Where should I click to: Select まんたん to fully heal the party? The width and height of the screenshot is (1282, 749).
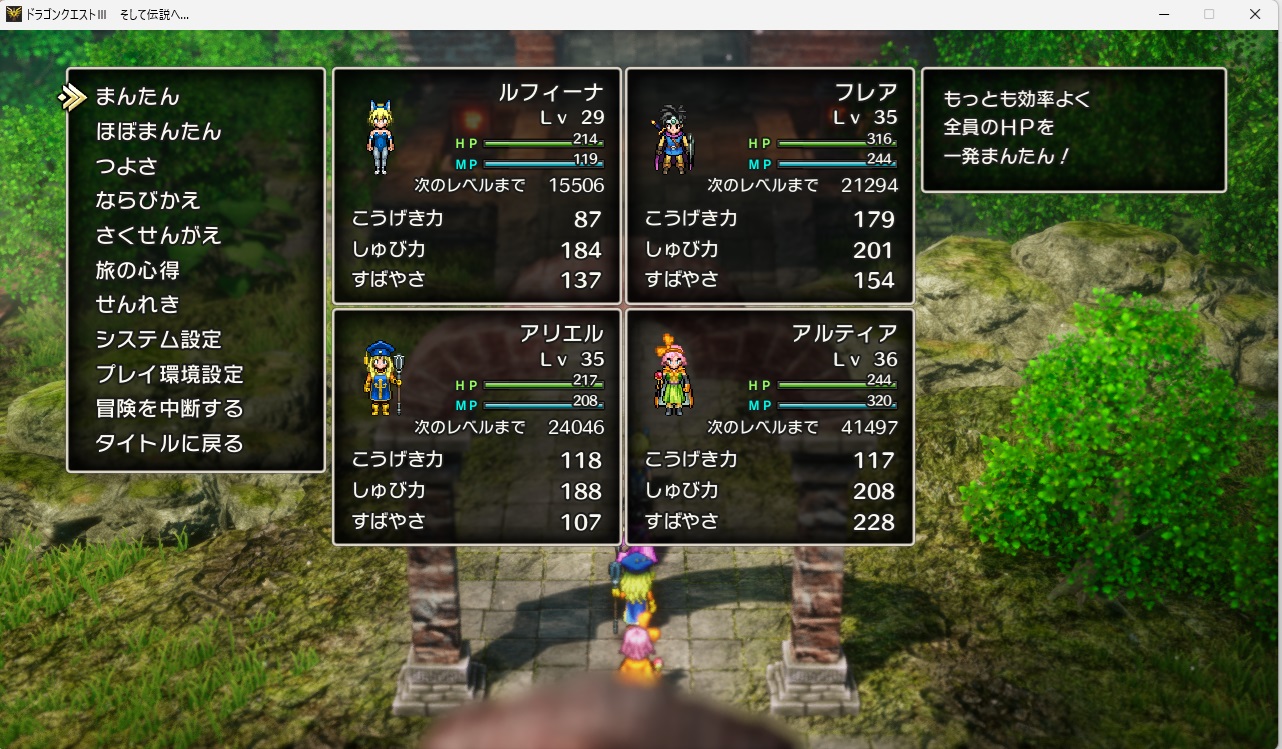point(137,97)
